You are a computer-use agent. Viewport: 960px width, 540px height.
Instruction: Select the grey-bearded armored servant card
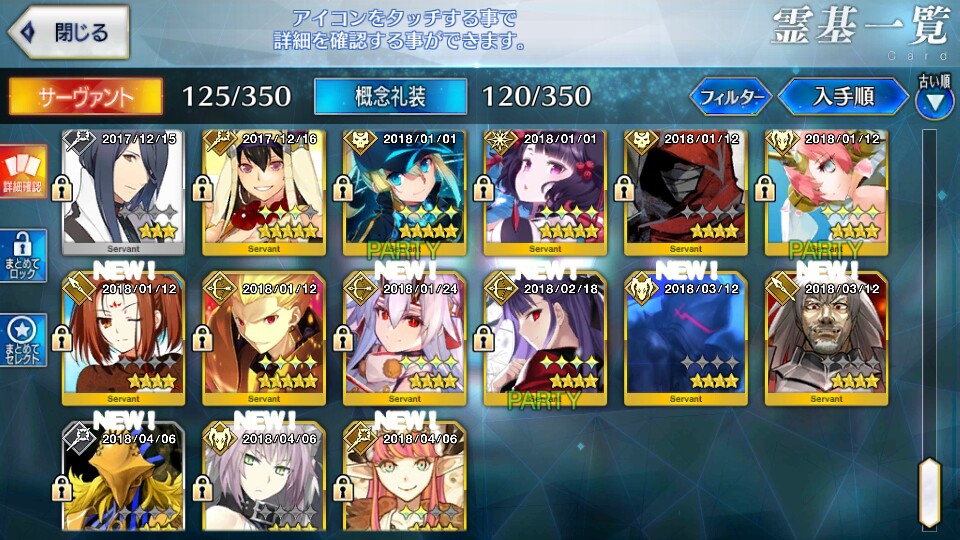click(x=826, y=338)
